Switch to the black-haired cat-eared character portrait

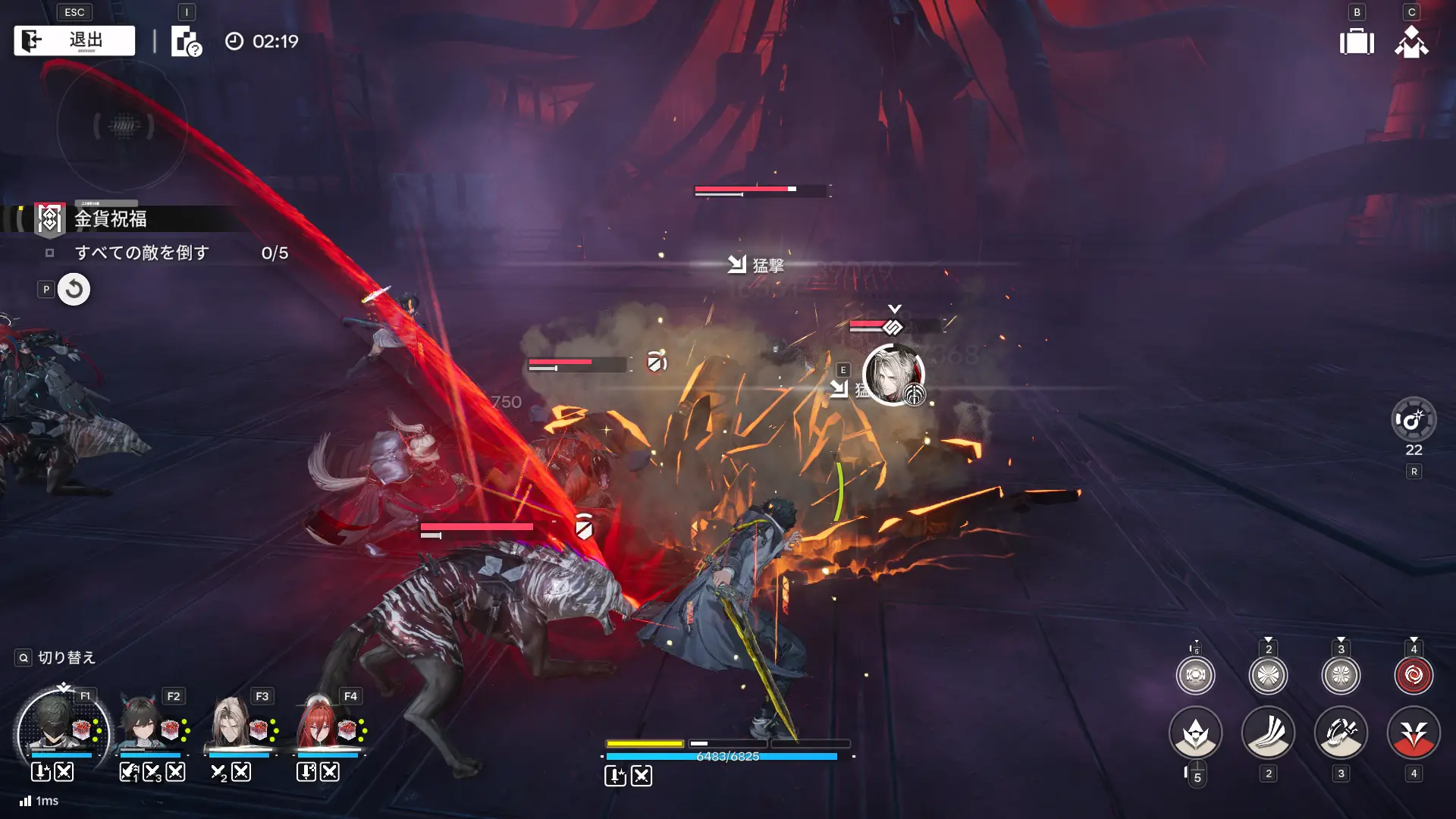point(142,724)
